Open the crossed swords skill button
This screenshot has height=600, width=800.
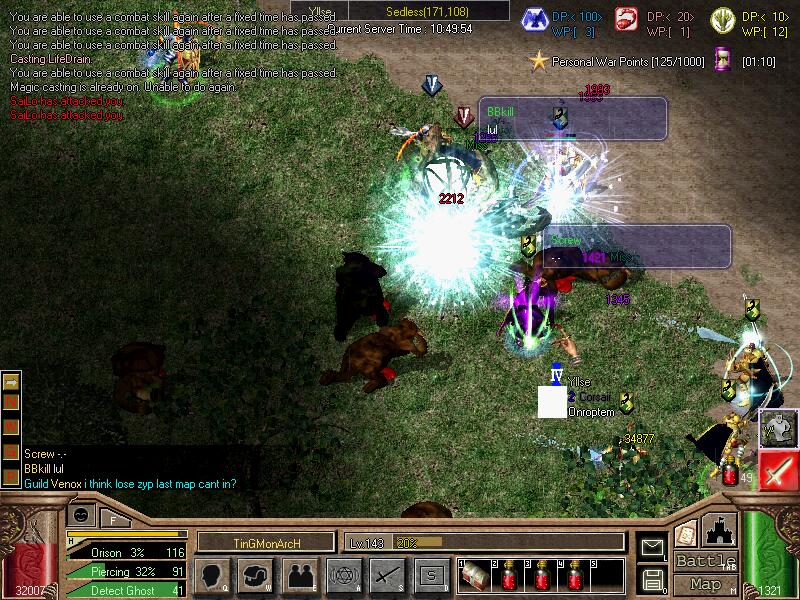click(x=387, y=576)
